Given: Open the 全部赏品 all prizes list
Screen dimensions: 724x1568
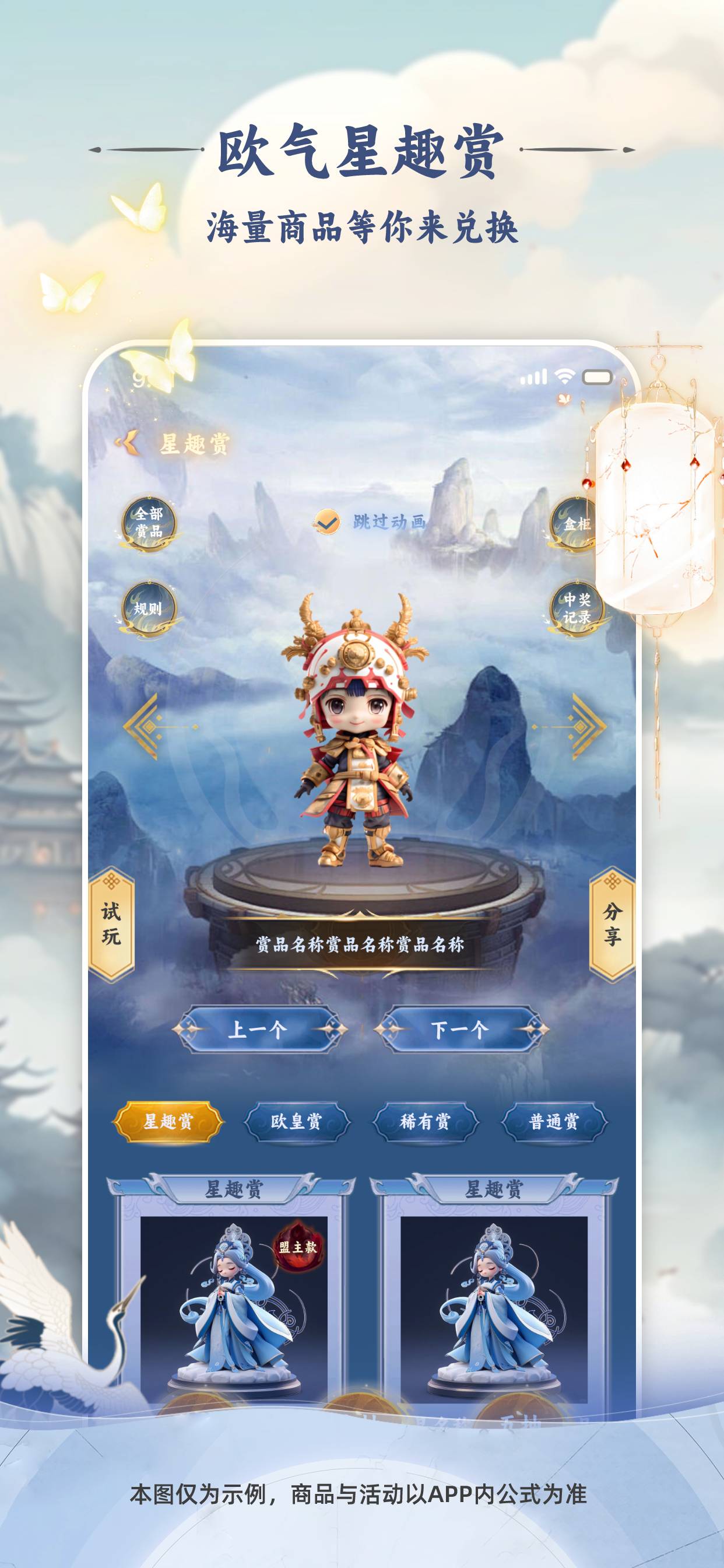Looking at the screenshot, I should 149,523.
